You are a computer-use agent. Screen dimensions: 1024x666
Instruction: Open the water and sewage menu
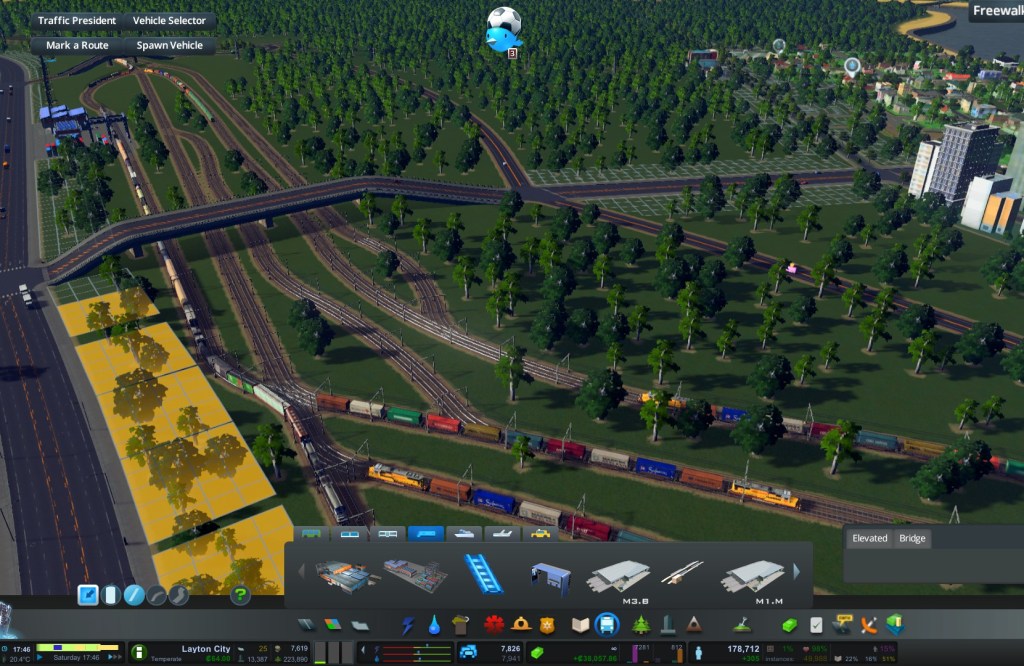tap(434, 625)
